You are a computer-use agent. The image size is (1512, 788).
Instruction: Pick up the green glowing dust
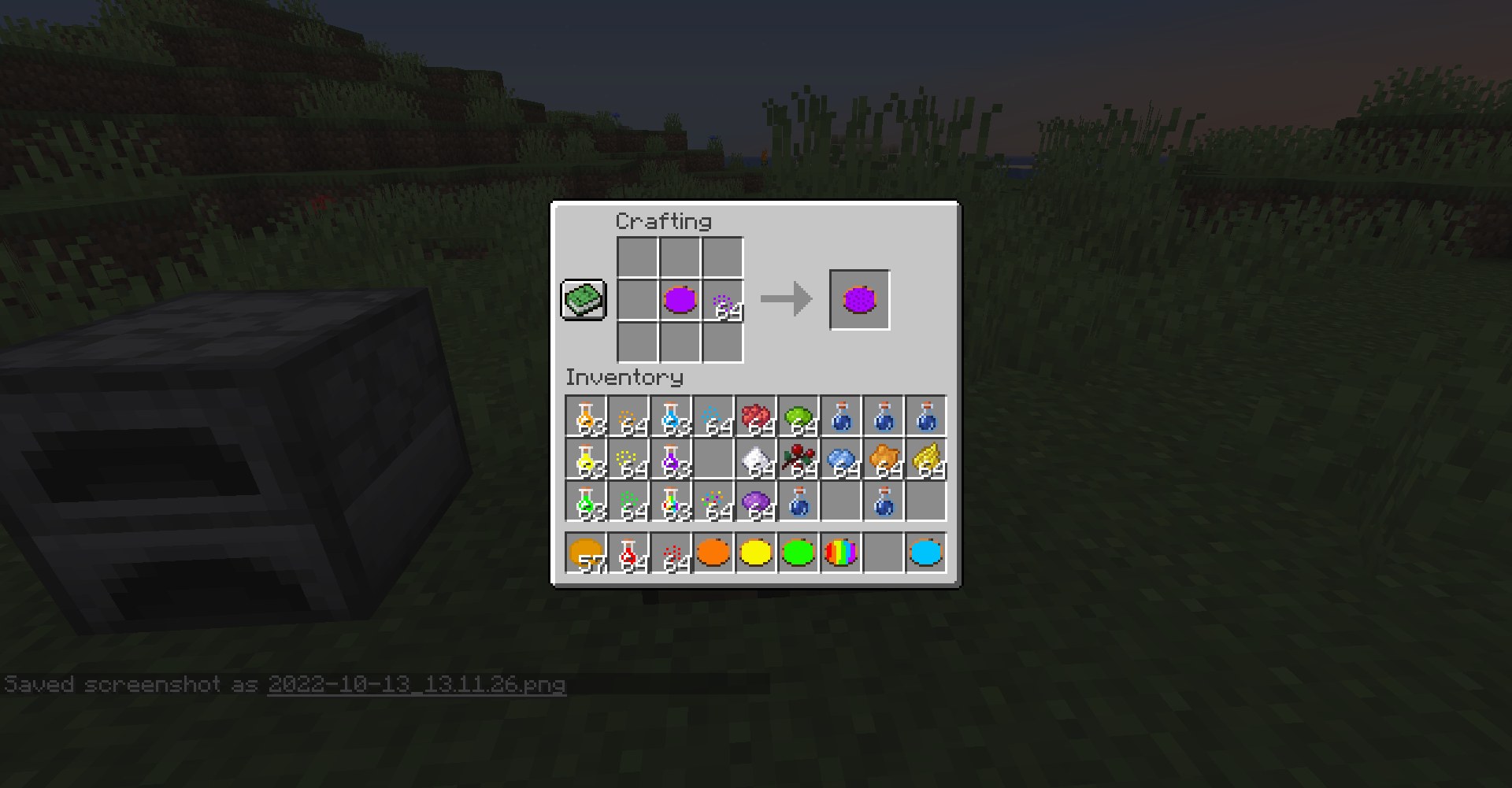(x=628, y=502)
